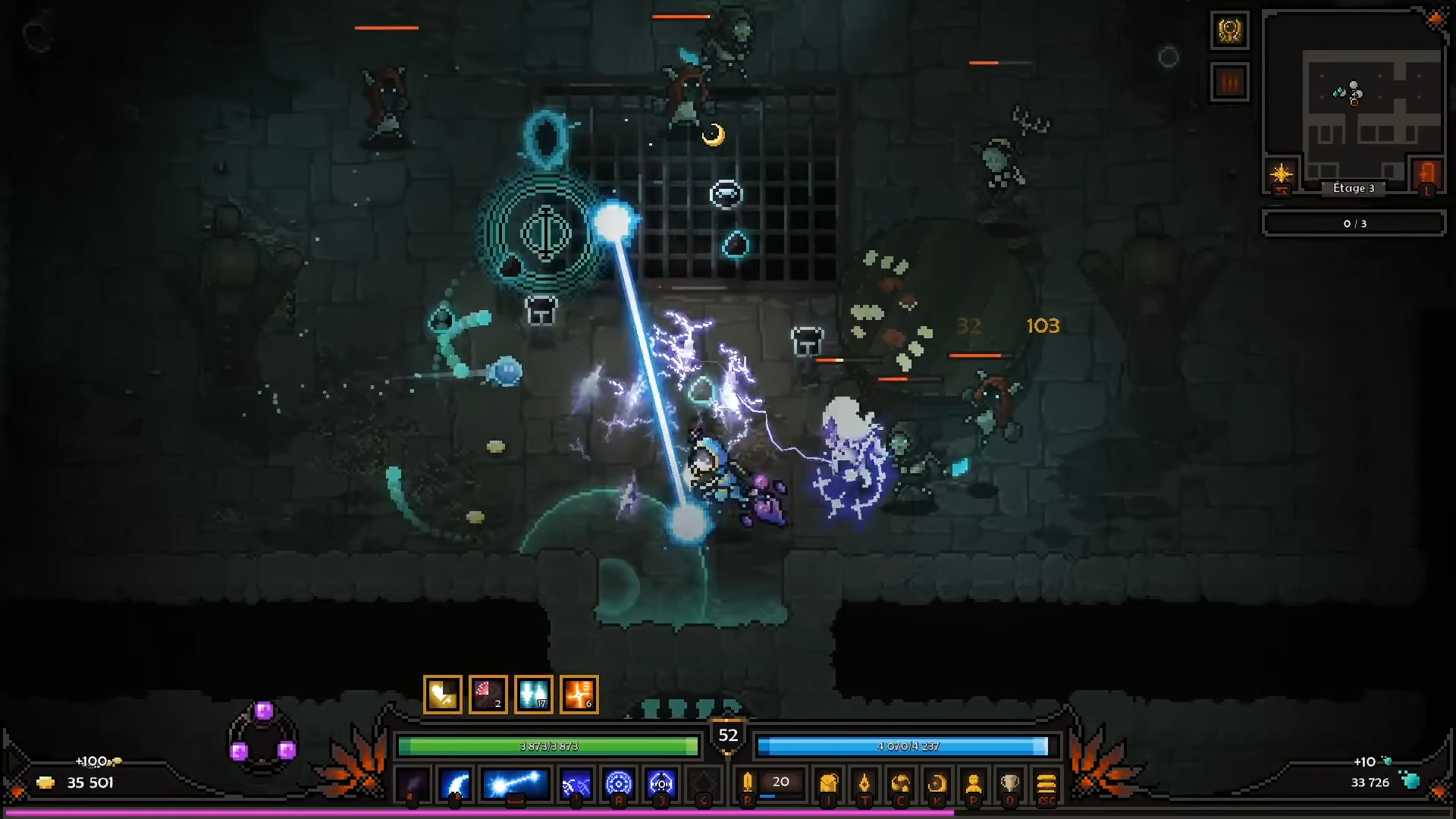Use the lightning strike skill
The image size is (1456, 819).
576,783
